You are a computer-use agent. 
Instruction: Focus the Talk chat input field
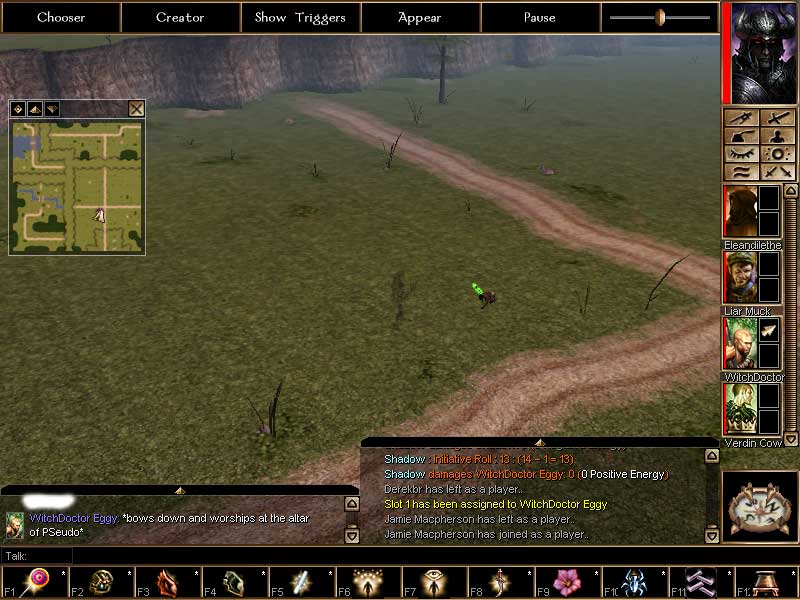200,556
